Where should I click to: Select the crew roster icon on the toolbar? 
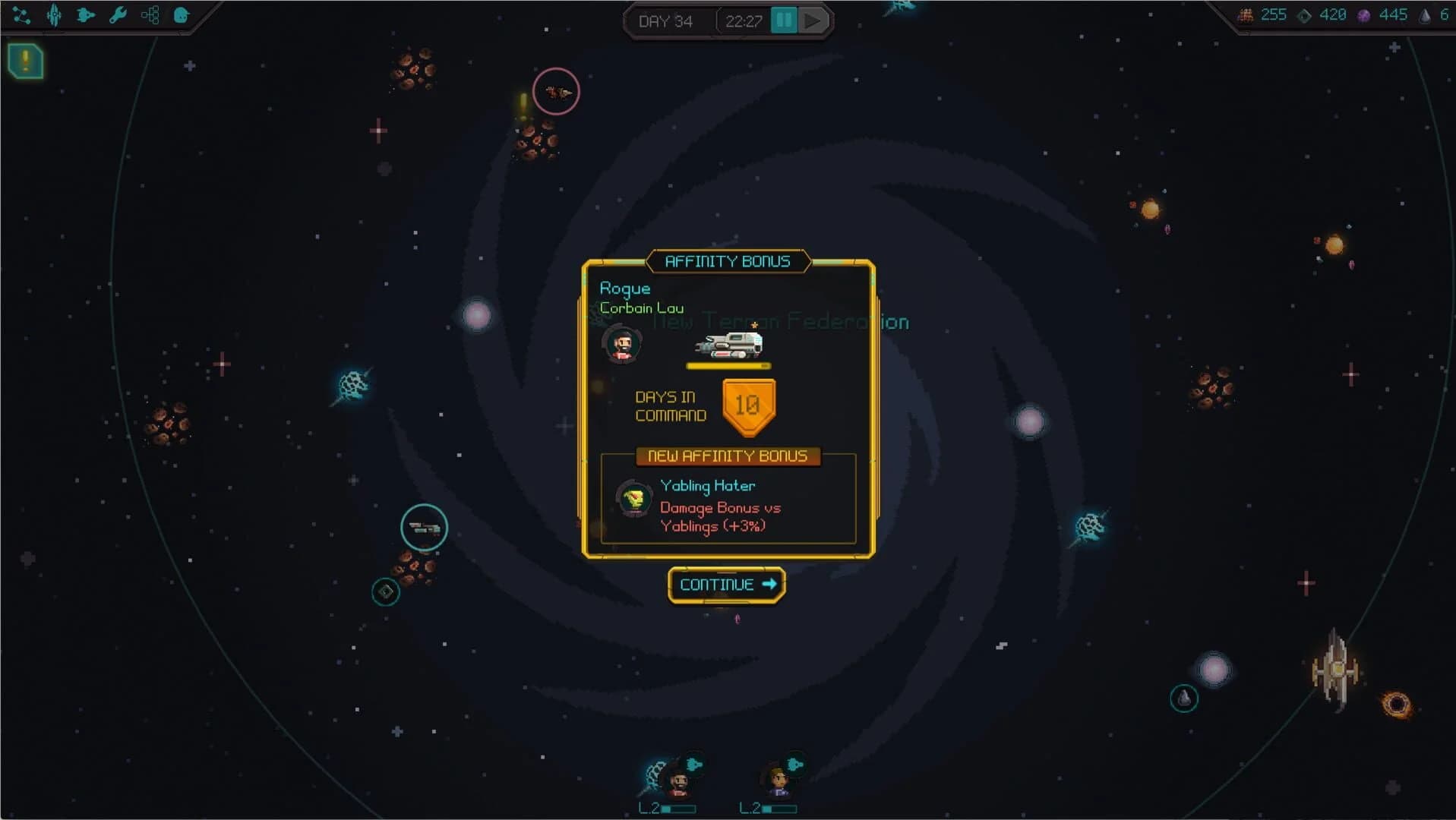[x=180, y=15]
